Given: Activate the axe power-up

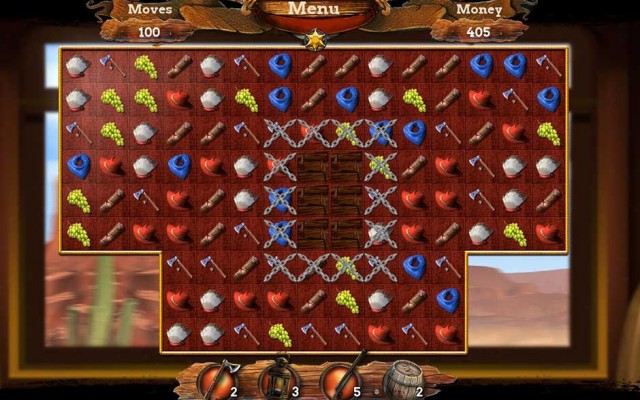Looking at the screenshot, I should (216, 379).
